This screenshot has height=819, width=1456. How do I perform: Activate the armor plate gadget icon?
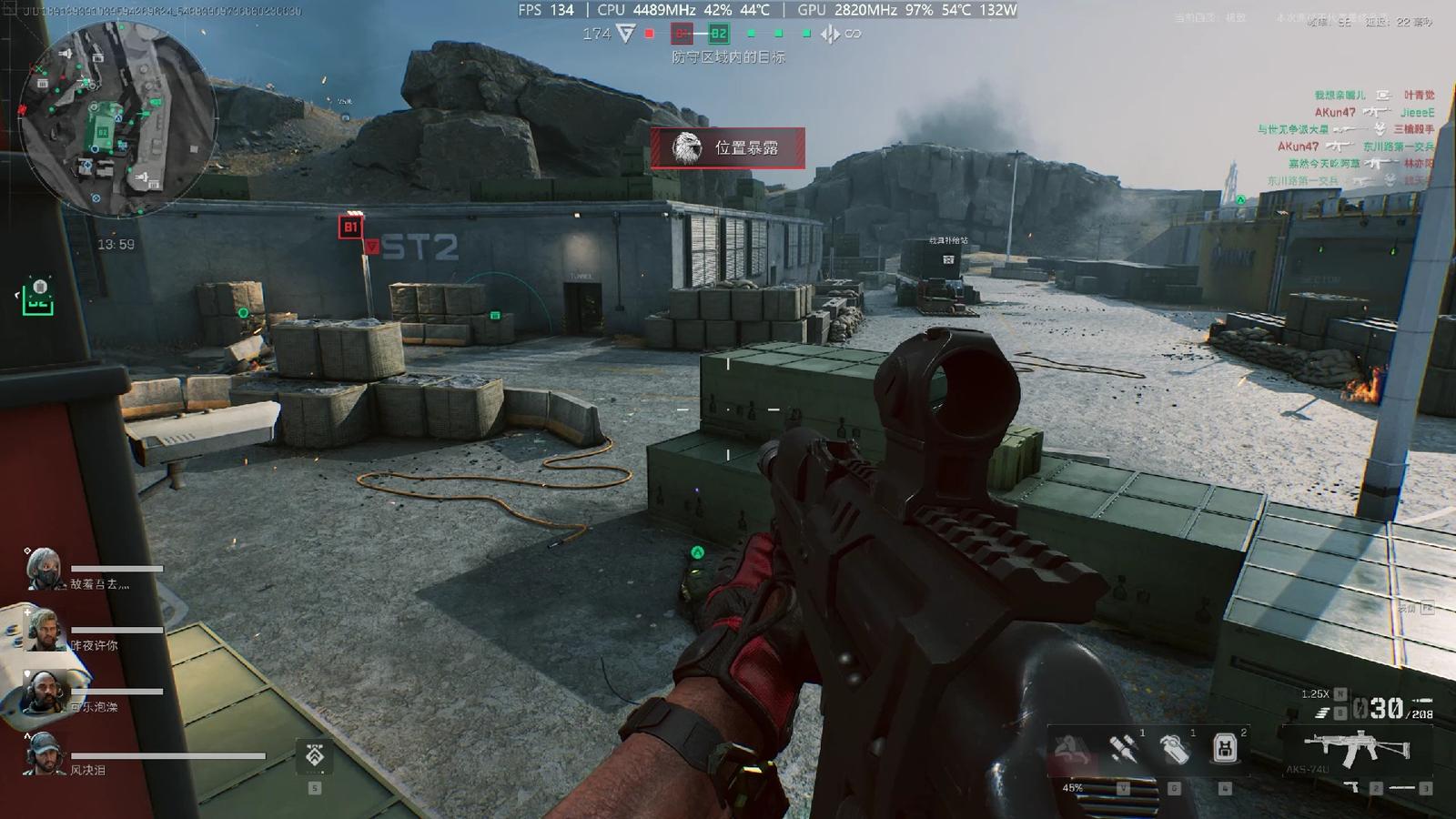tap(1225, 749)
